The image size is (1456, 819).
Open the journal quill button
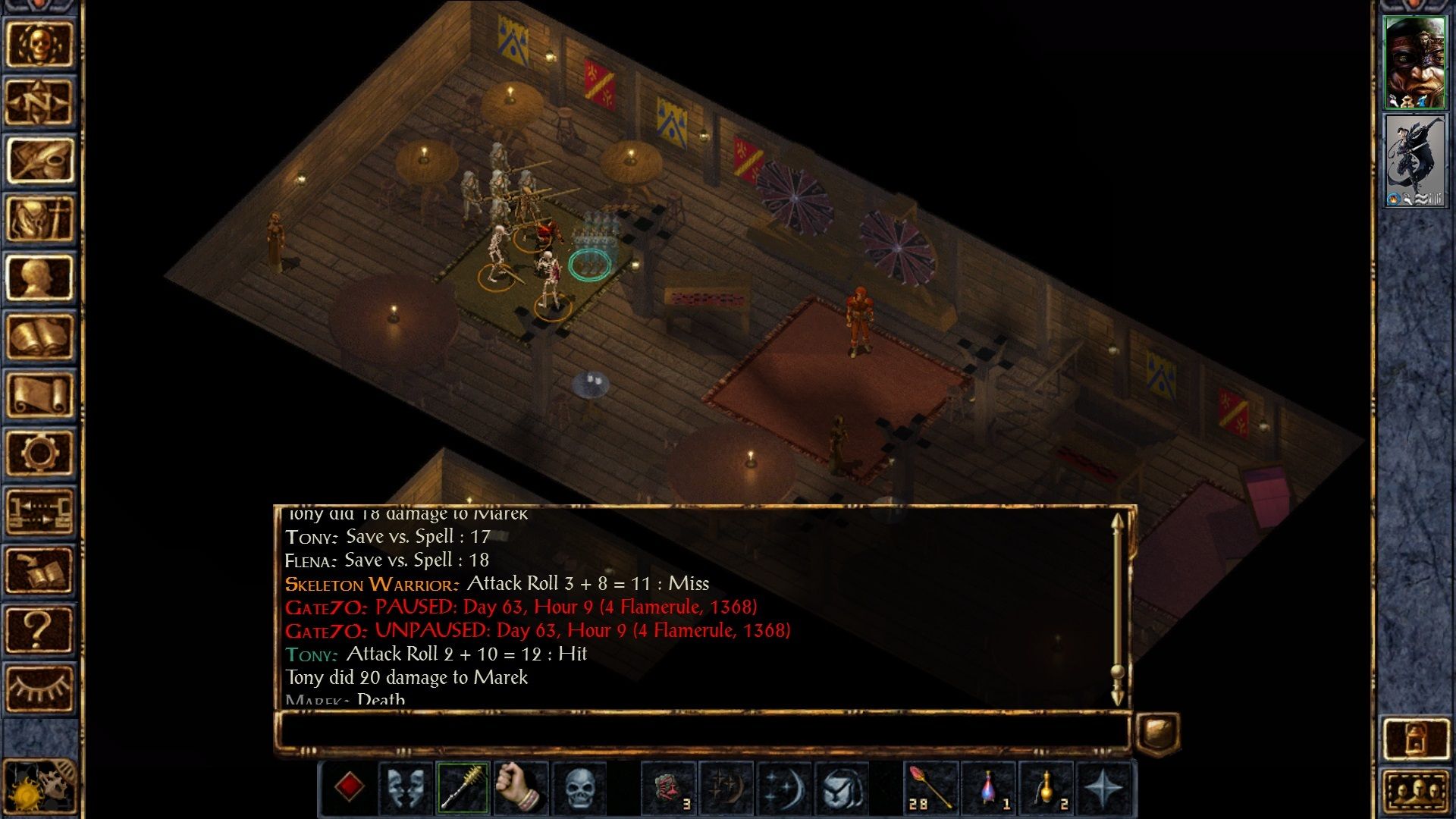point(39,160)
